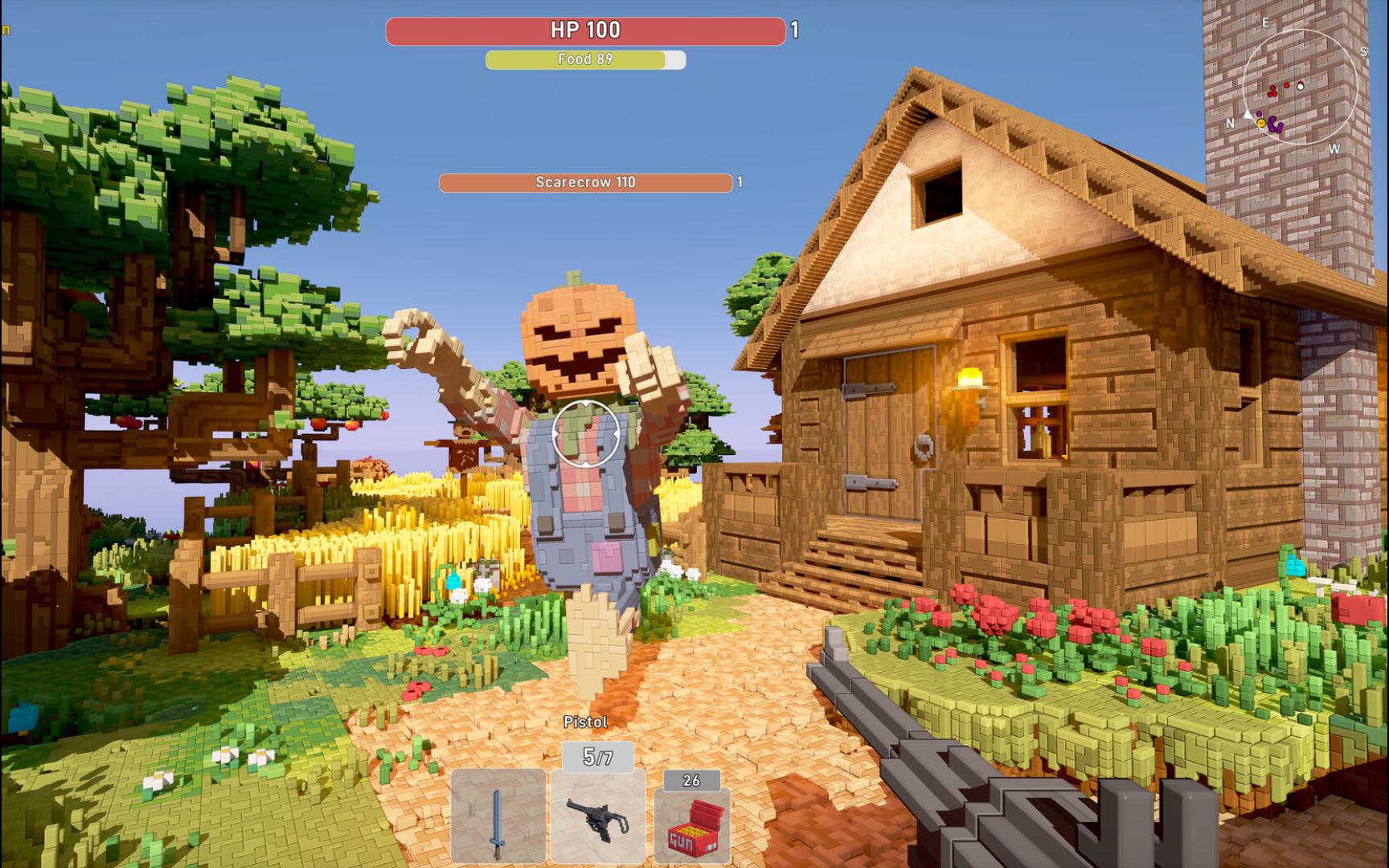Image resolution: width=1389 pixels, height=868 pixels.
Task: Choose the pistol hotbar slot
Action: [597, 817]
